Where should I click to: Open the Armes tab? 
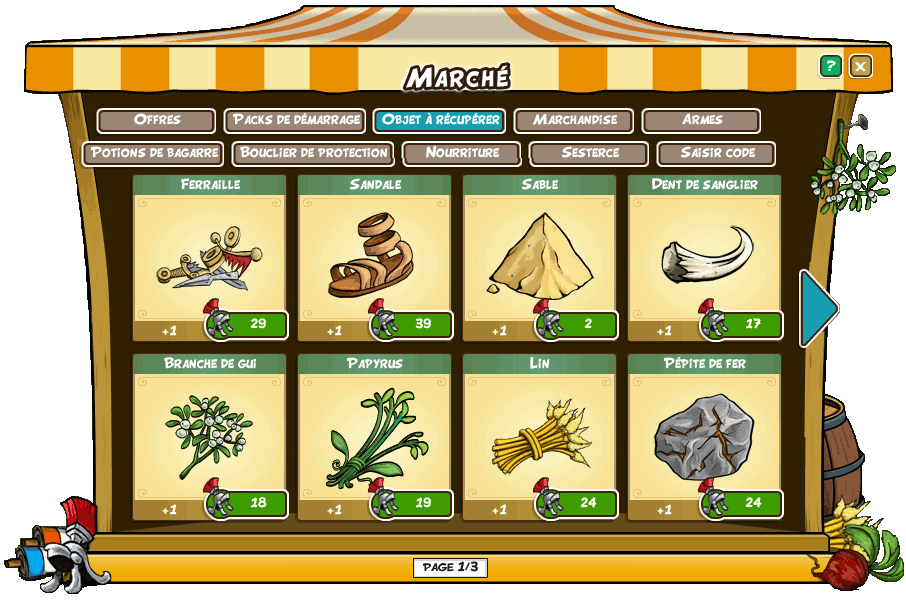pos(702,120)
